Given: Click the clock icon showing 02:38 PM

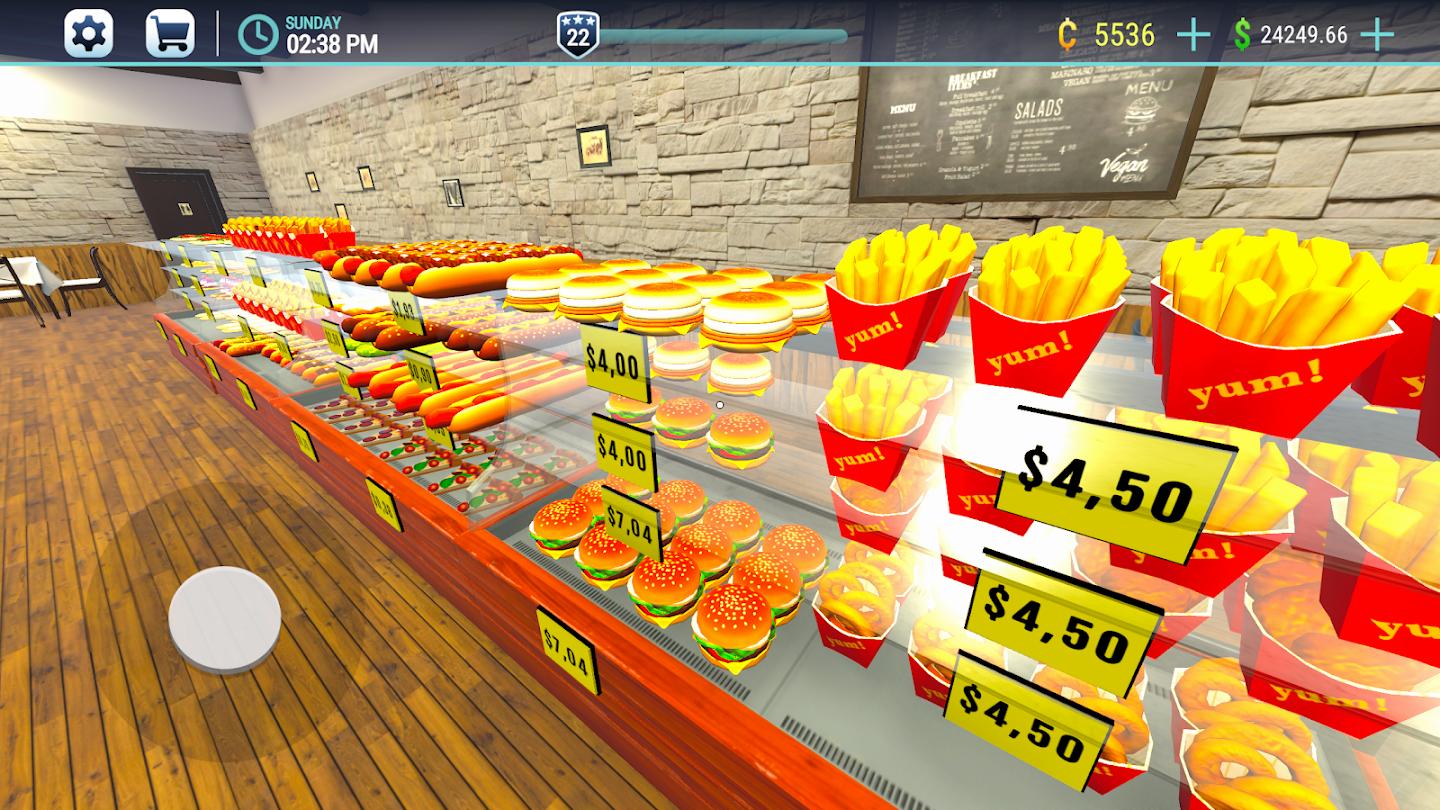Looking at the screenshot, I should coord(258,33).
